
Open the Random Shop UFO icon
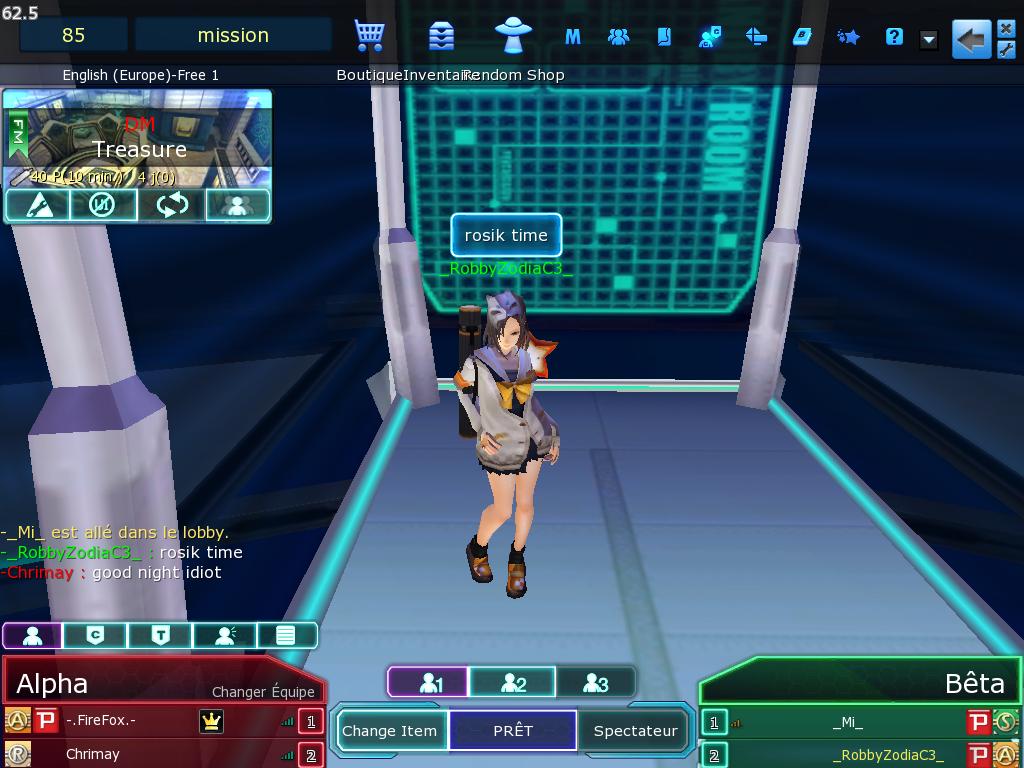(x=514, y=33)
